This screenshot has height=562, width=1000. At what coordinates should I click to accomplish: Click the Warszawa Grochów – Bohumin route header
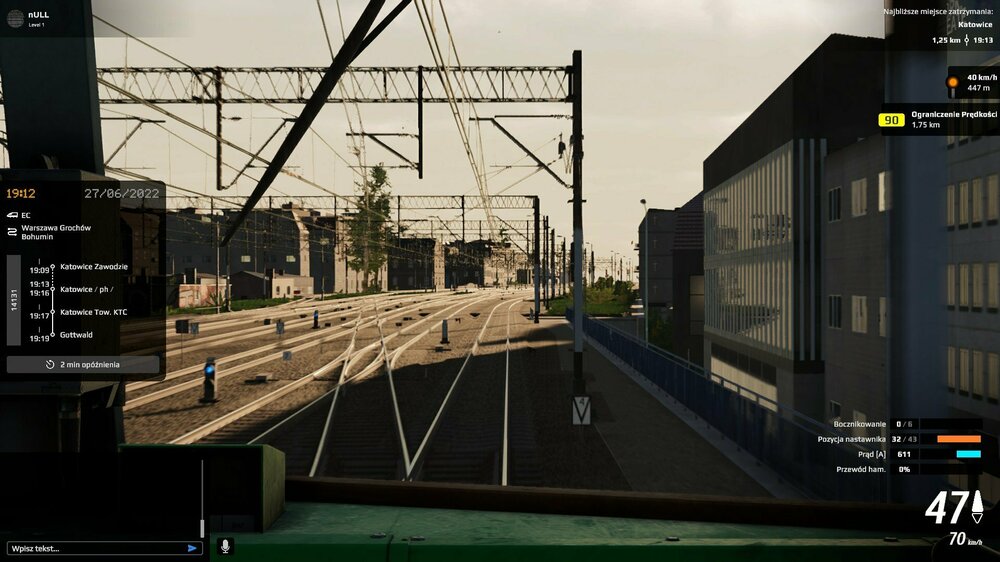pos(56,233)
